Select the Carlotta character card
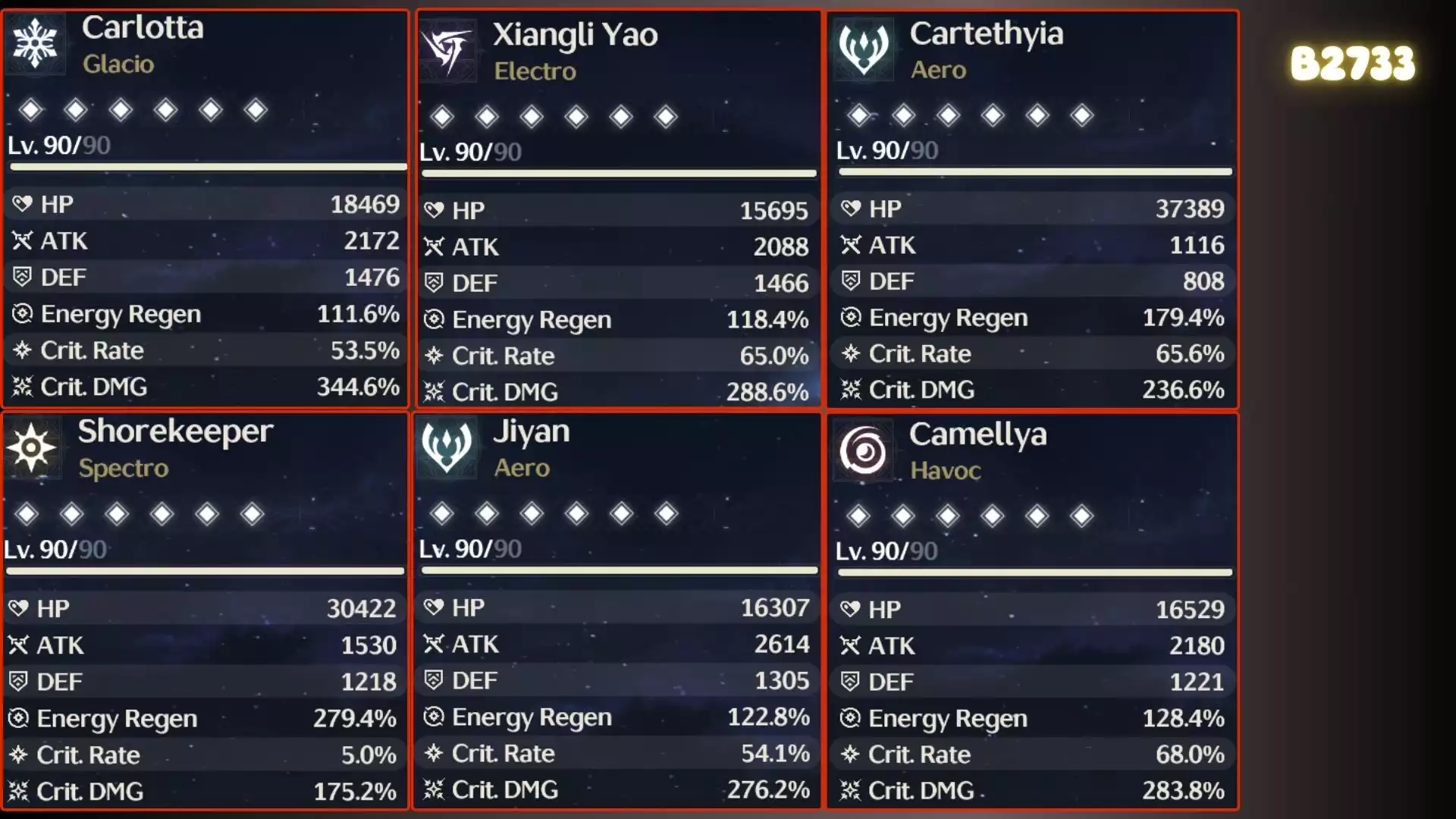The image size is (1456, 819). [206, 209]
